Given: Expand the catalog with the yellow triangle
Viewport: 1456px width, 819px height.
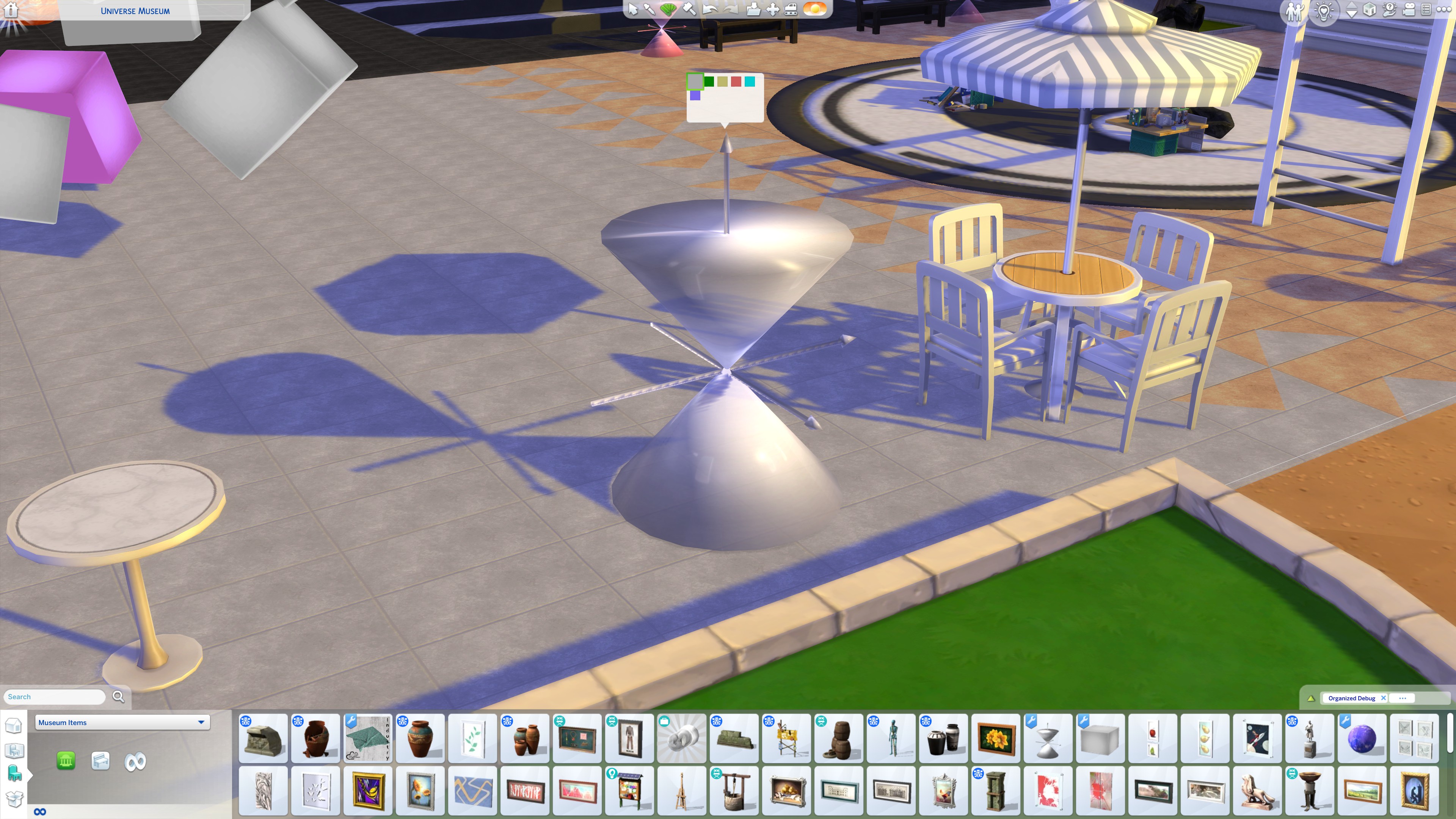Looking at the screenshot, I should coord(1312,698).
